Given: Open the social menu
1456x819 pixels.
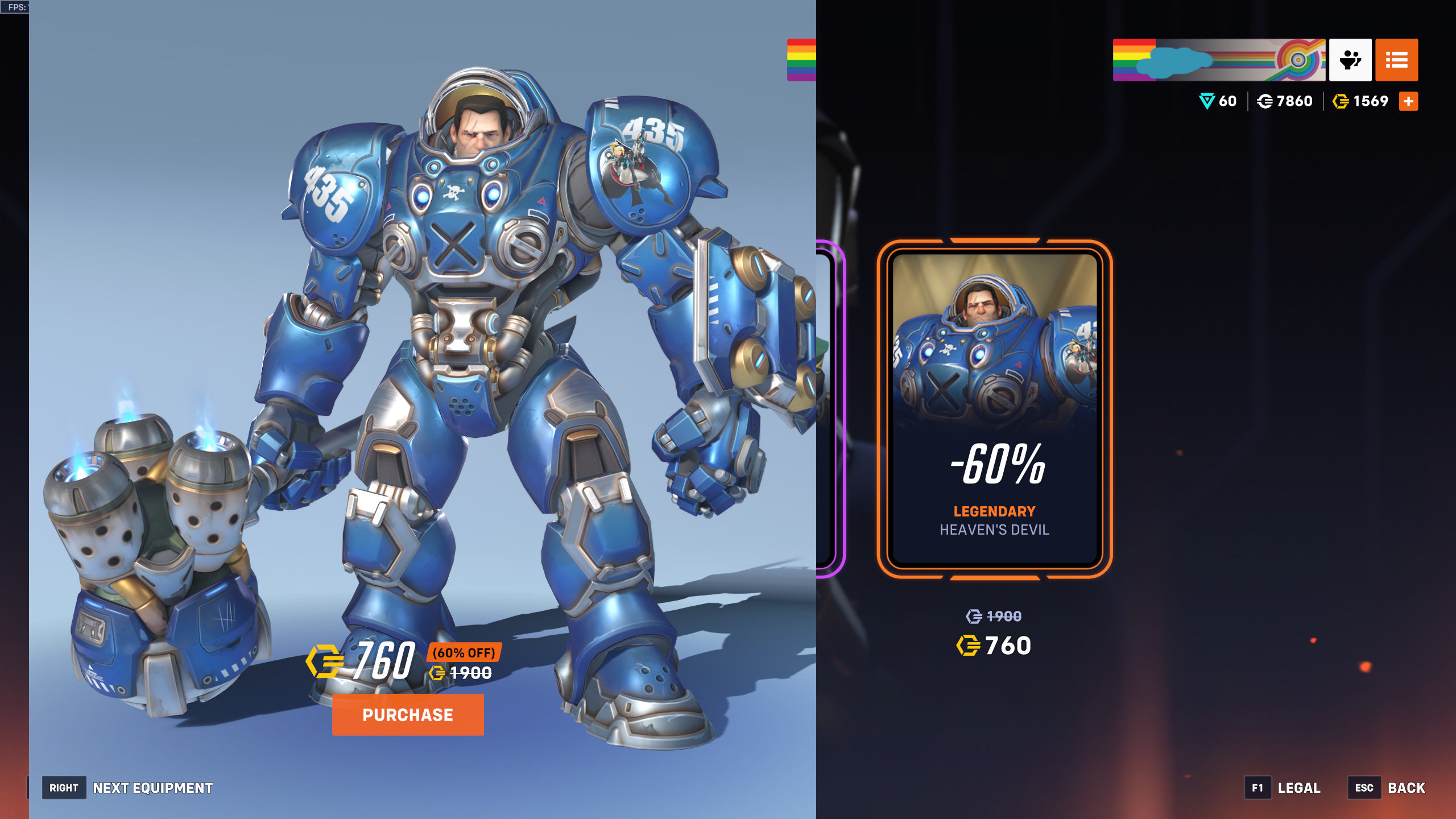Looking at the screenshot, I should tap(1350, 60).
